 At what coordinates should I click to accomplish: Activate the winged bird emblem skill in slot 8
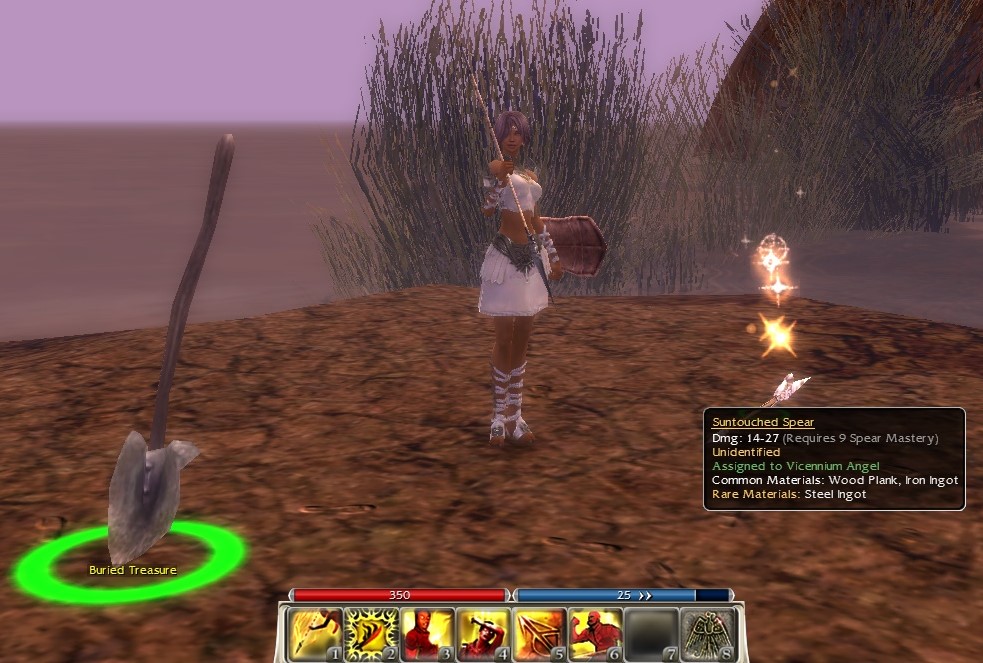tap(707, 634)
